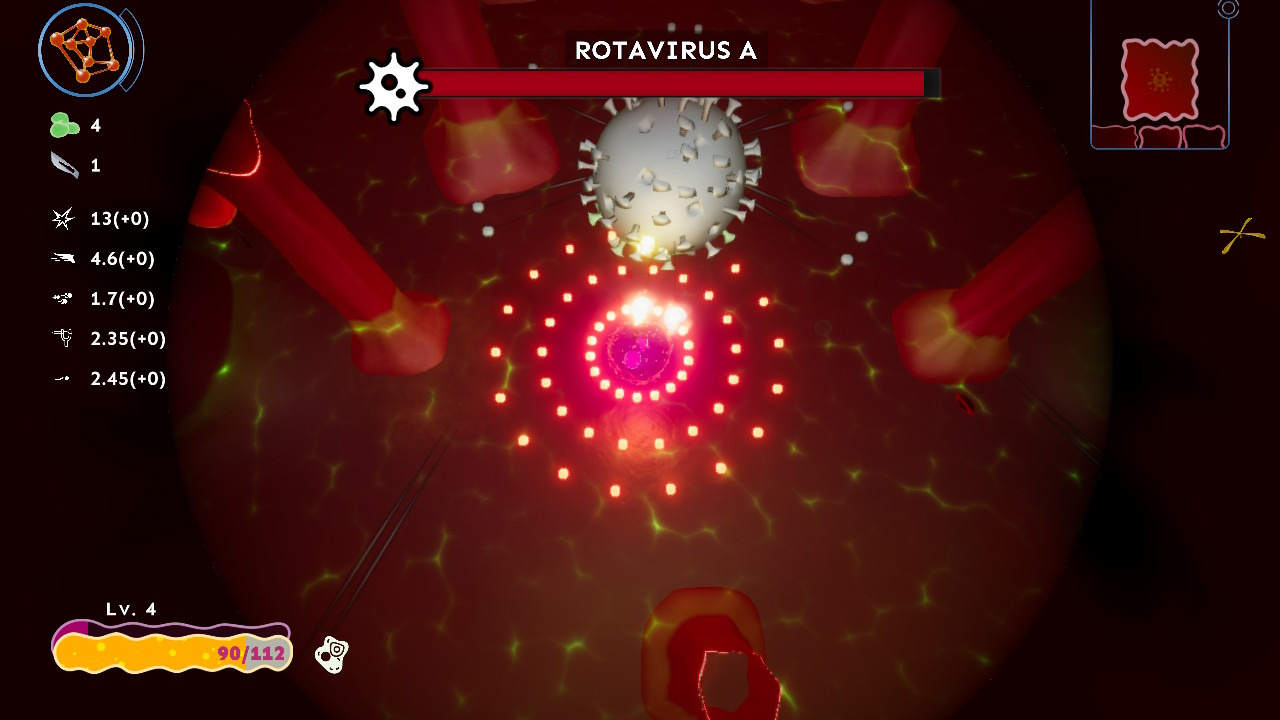The width and height of the screenshot is (1280, 720).
Task: Select the projectile stat icon showing 1.7
Action: pos(62,299)
